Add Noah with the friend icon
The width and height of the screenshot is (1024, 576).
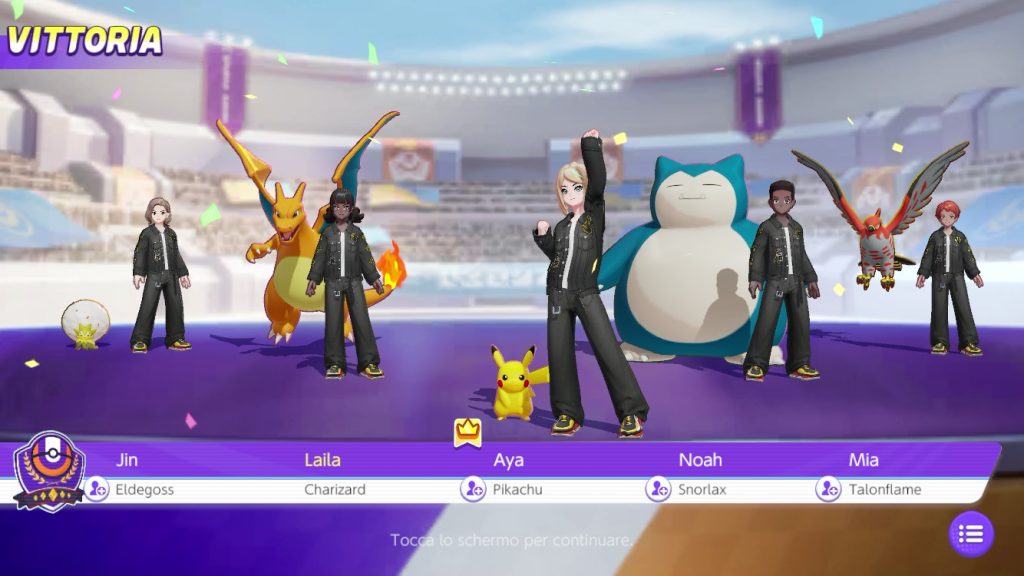658,489
